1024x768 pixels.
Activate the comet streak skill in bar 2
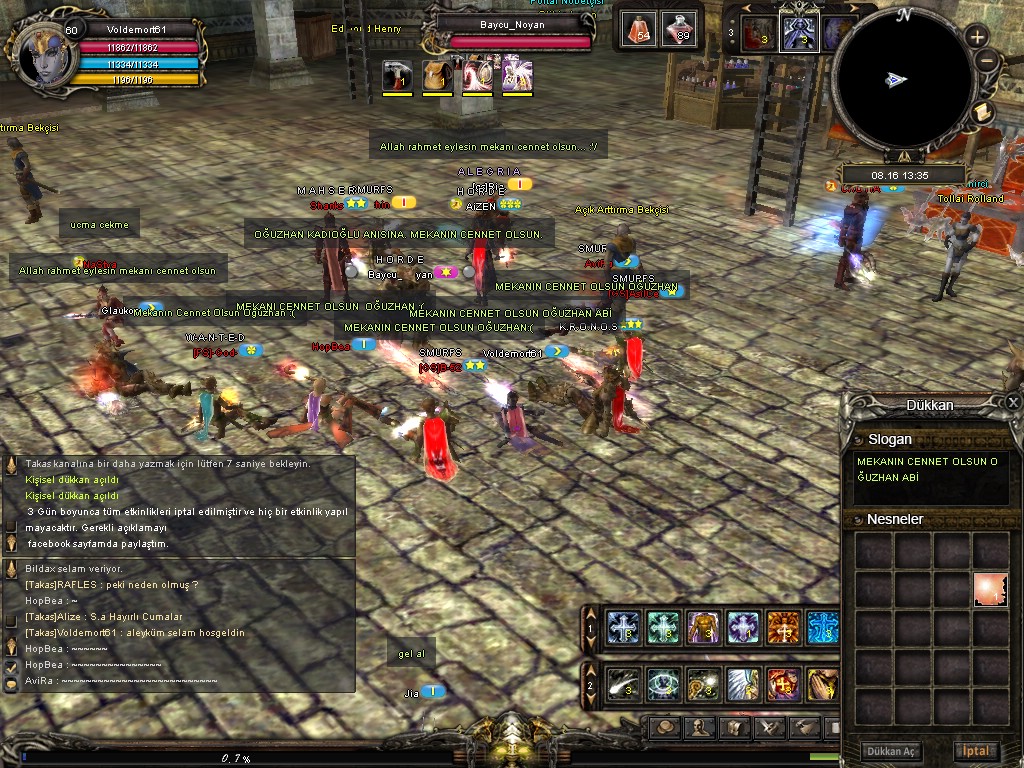pos(624,685)
